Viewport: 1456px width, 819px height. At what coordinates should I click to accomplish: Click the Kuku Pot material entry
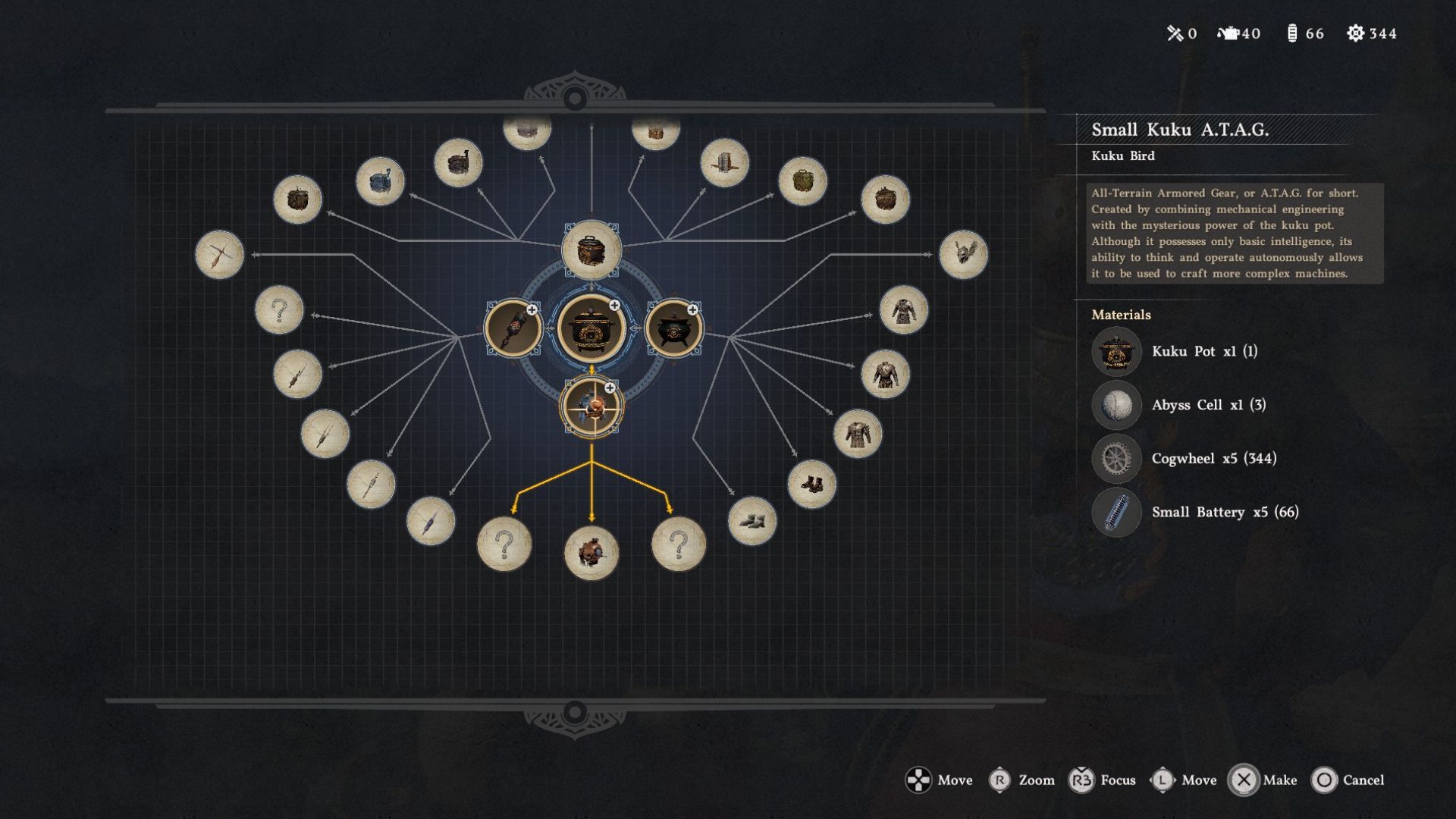pyautogui.click(x=1204, y=352)
